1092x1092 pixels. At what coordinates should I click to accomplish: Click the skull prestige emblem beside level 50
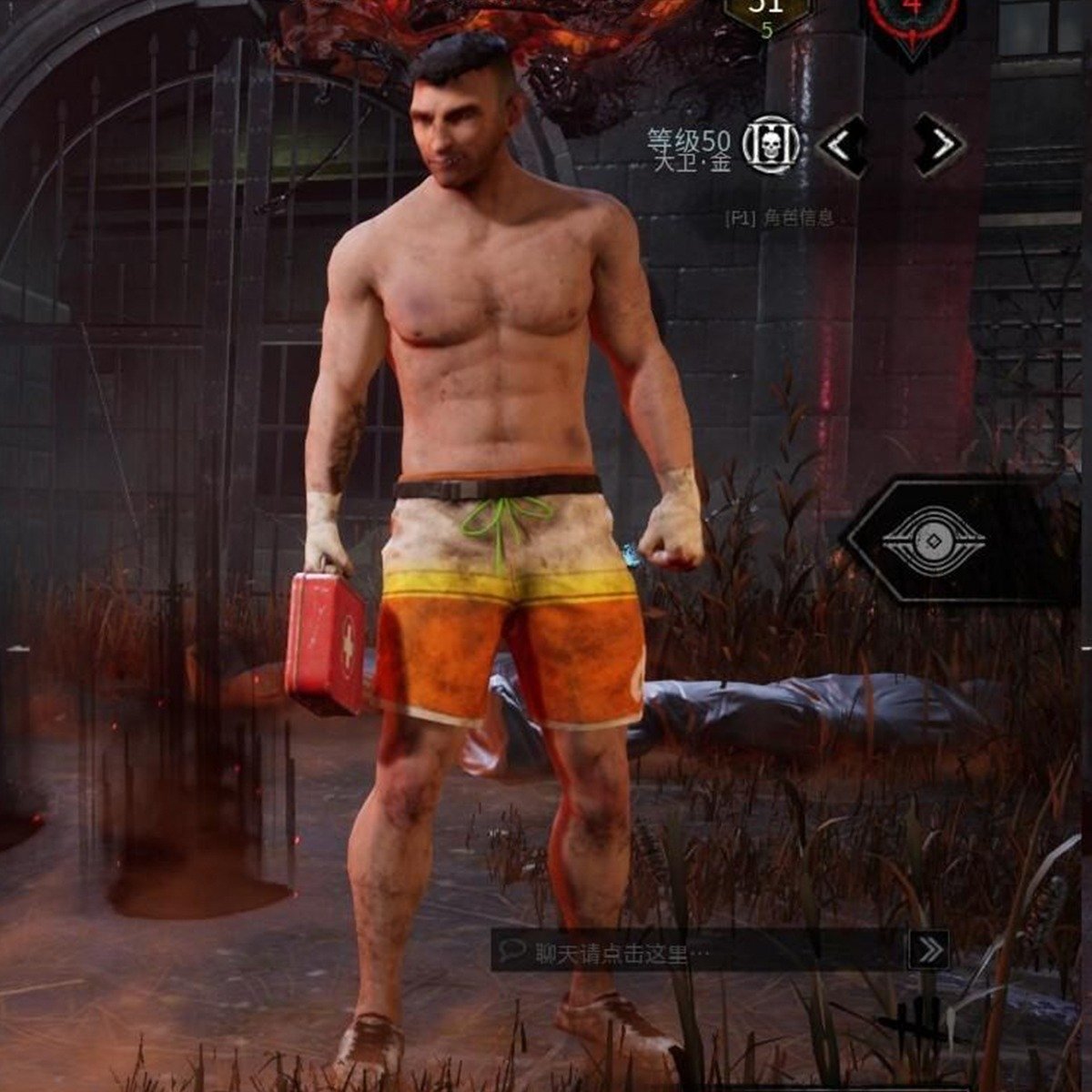(771, 146)
